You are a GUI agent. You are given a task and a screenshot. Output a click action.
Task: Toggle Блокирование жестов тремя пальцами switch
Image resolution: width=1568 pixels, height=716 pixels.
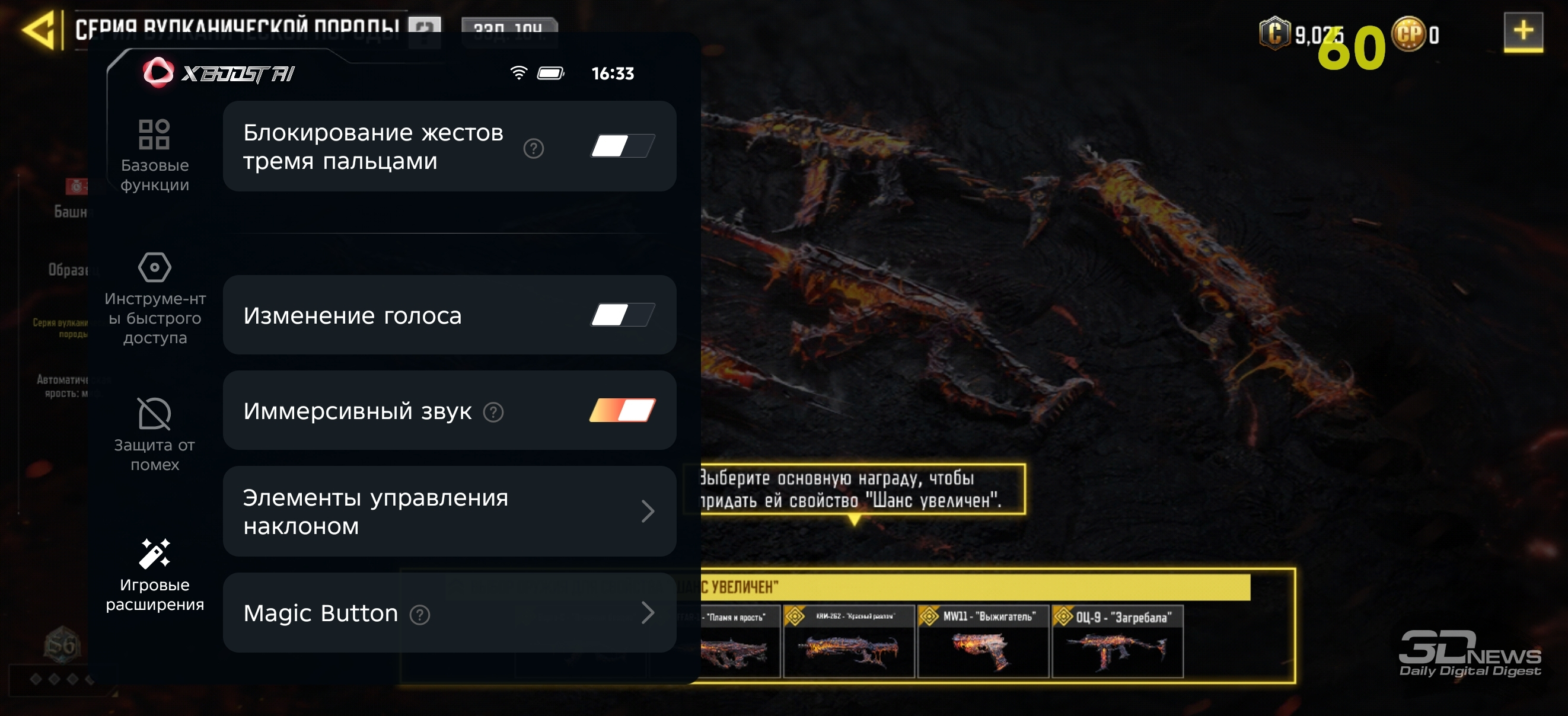point(622,146)
